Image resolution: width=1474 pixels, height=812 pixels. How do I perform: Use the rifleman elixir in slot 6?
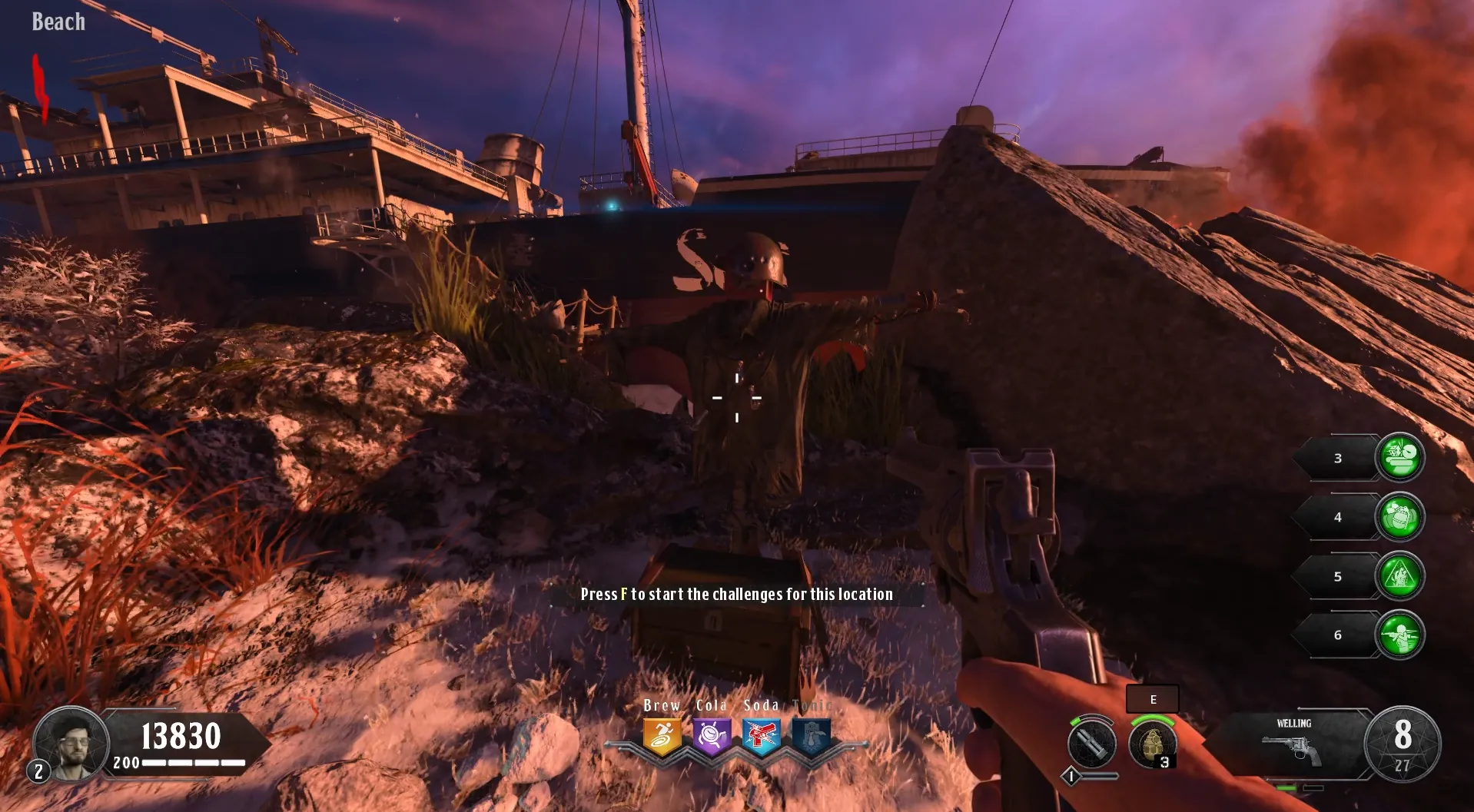[1399, 635]
